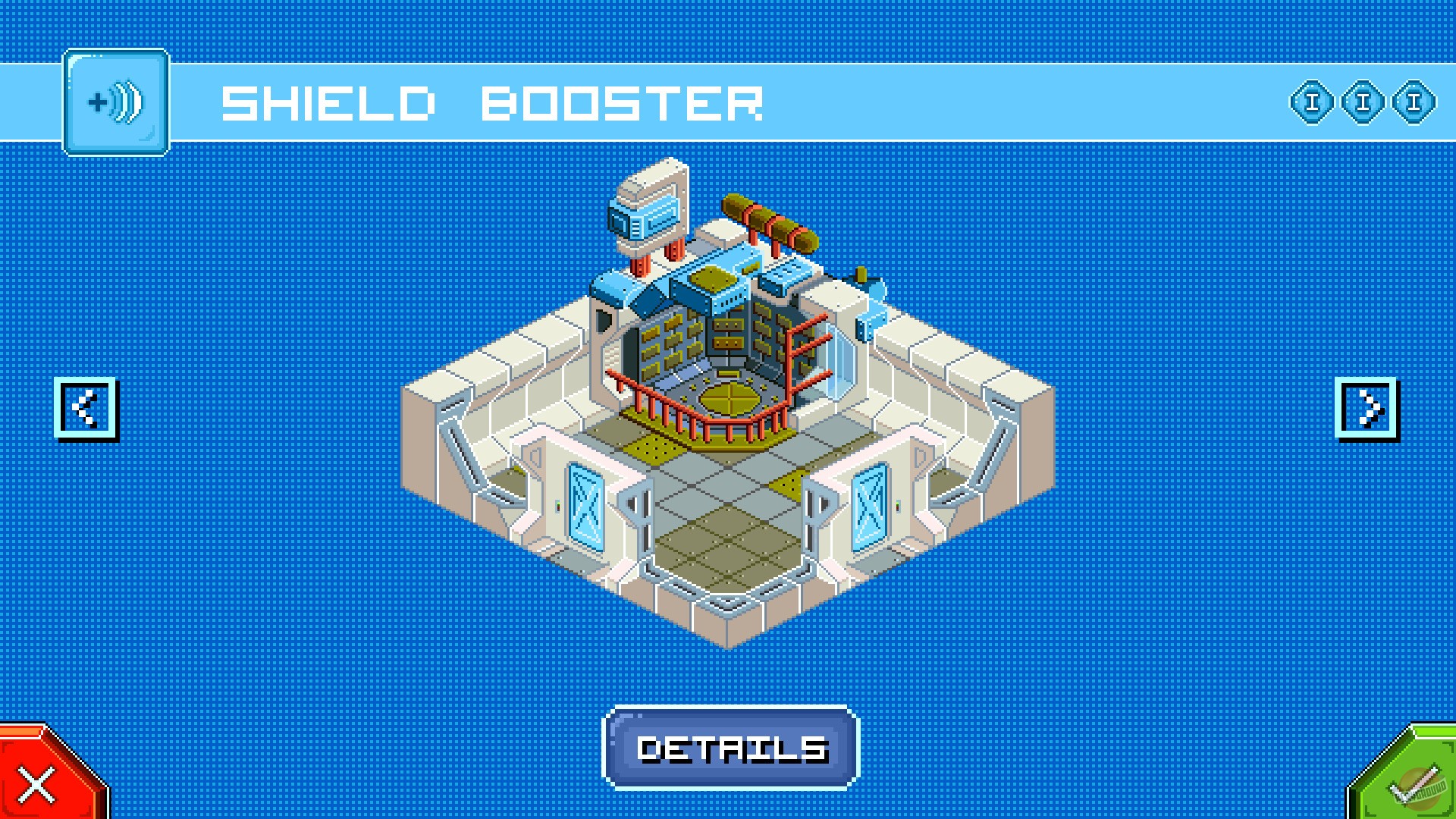Click the Shield Booster ability icon

(116, 102)
